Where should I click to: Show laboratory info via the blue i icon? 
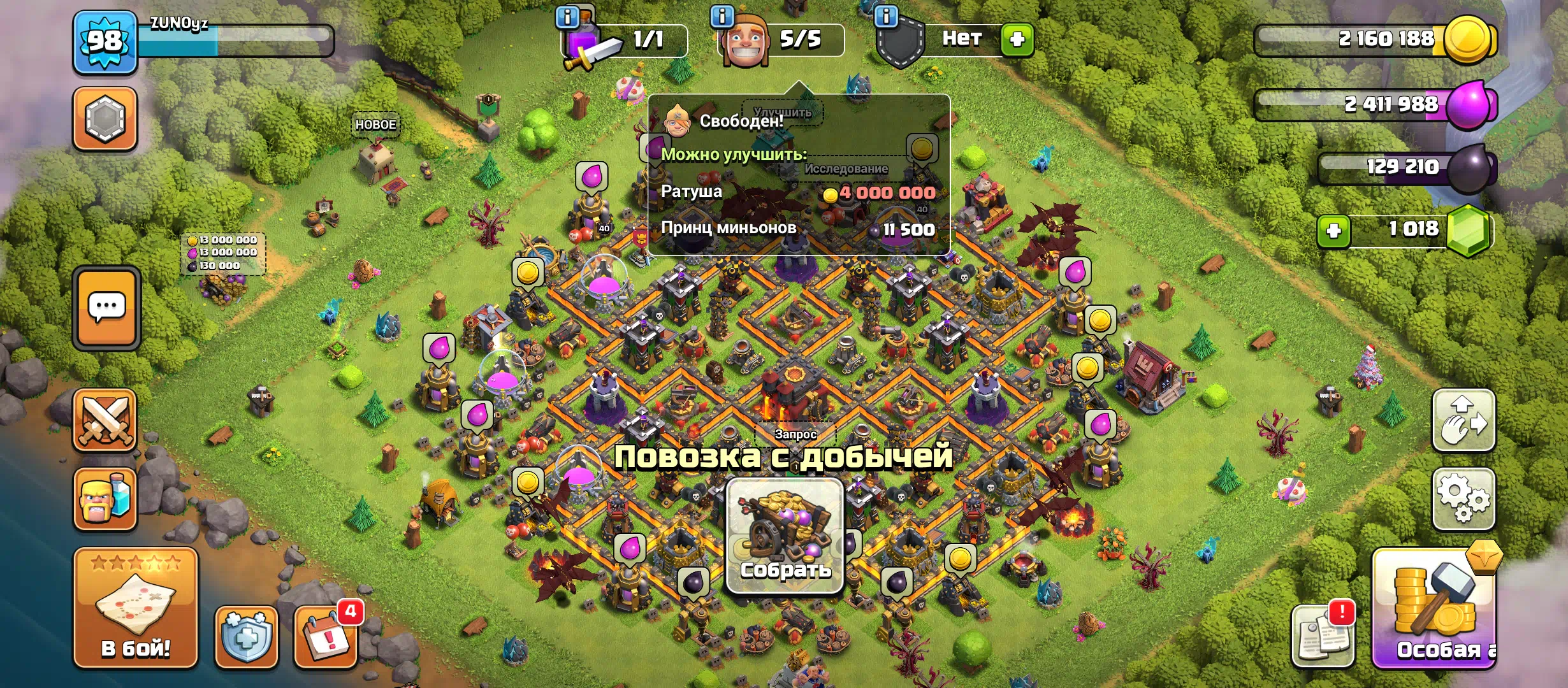pos(567,17)
